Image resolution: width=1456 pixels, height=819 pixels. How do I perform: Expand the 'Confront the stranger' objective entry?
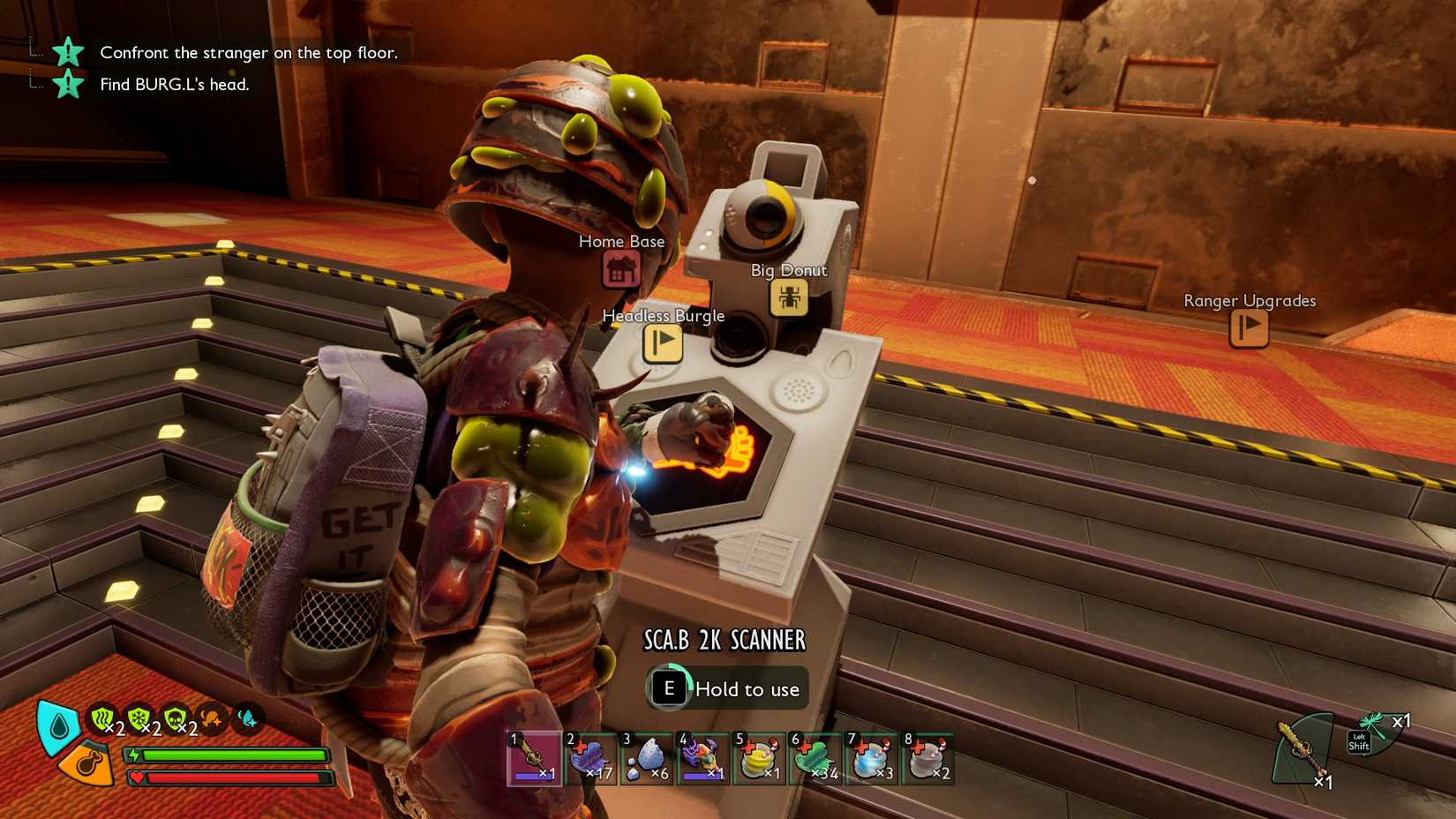click(x=248, y=52)
